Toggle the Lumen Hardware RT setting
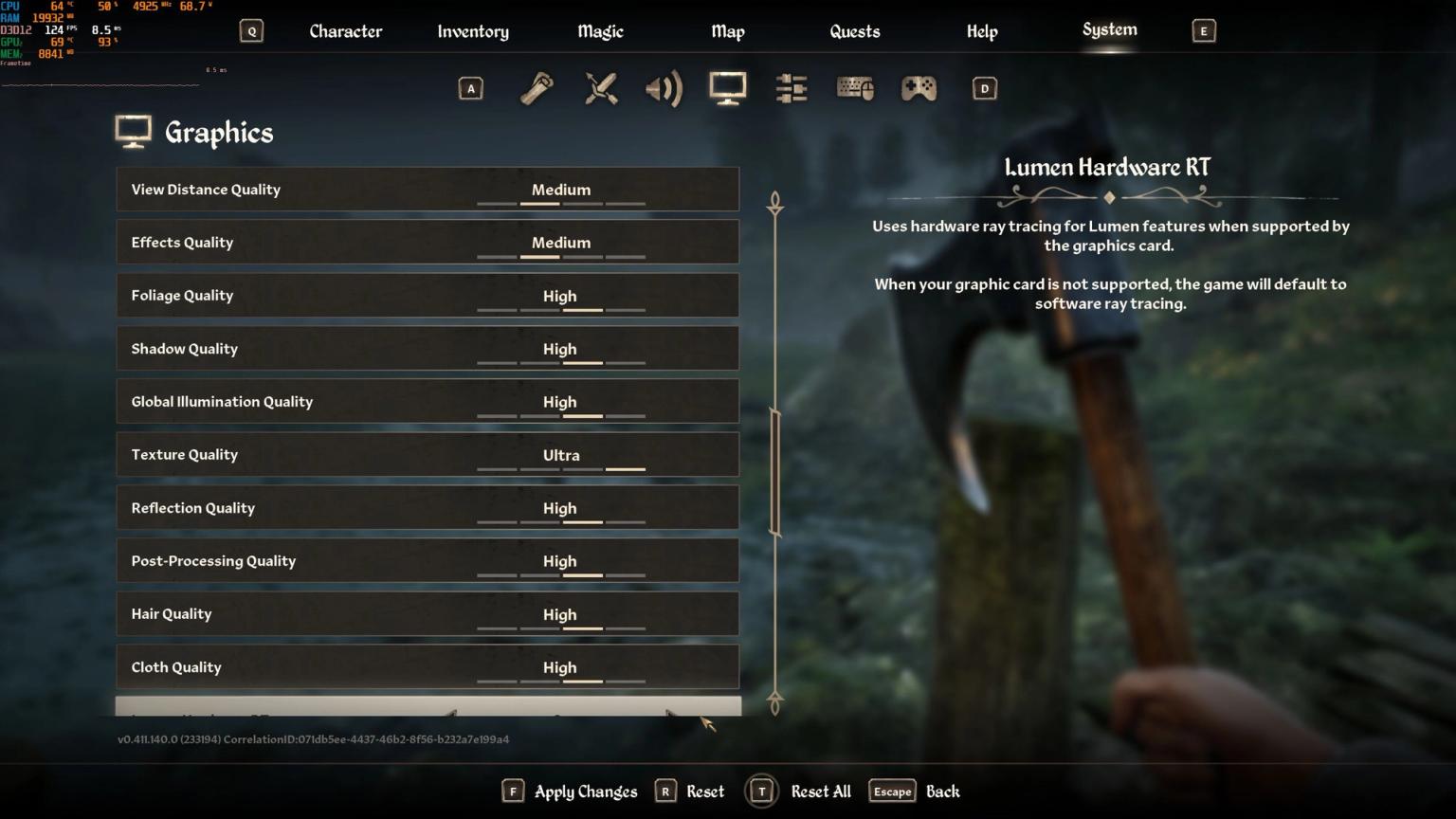Screen dimensions: 1456x819 click(427, 711)
